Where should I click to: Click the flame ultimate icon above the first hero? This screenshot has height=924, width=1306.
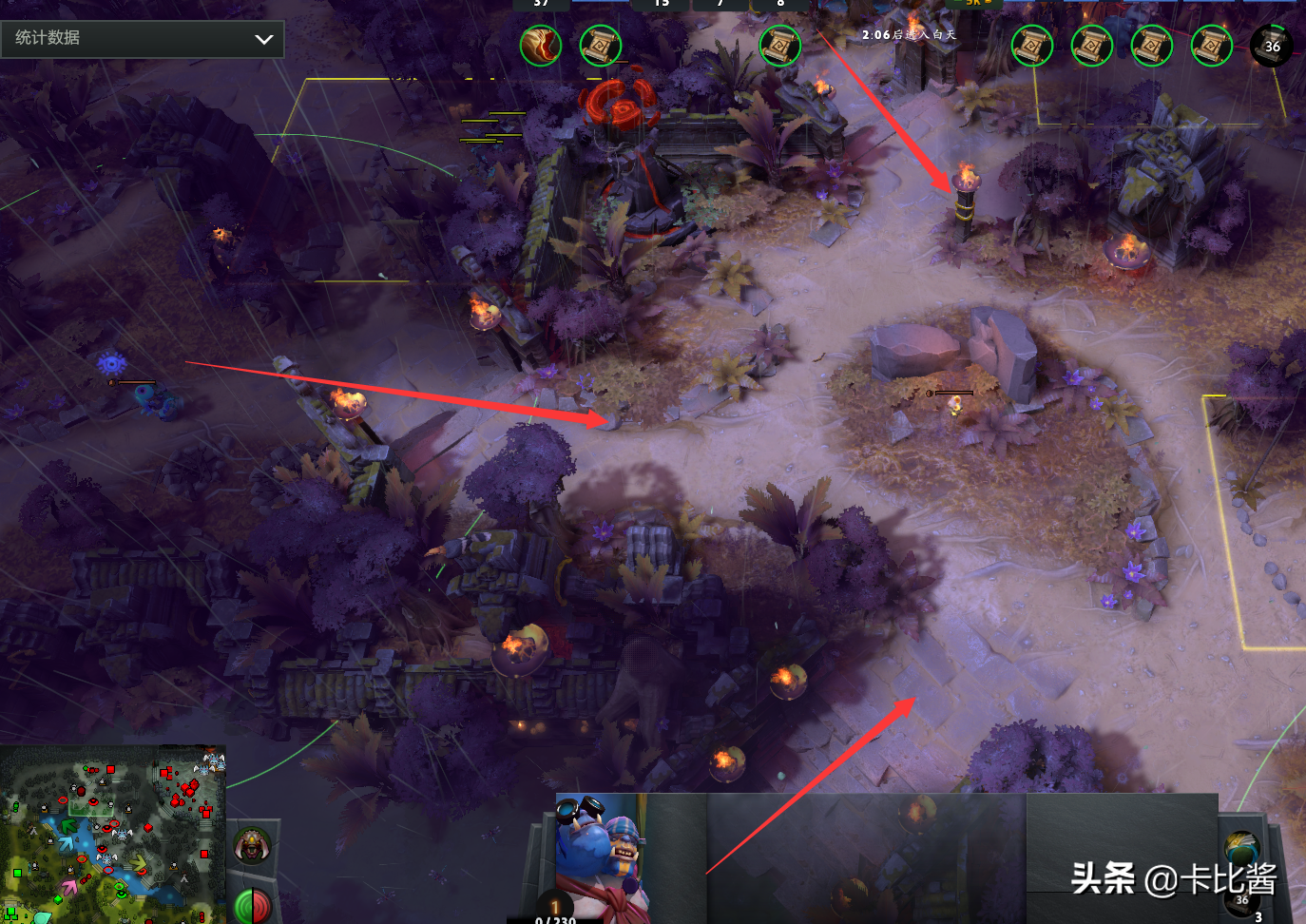tap(542, 46)
